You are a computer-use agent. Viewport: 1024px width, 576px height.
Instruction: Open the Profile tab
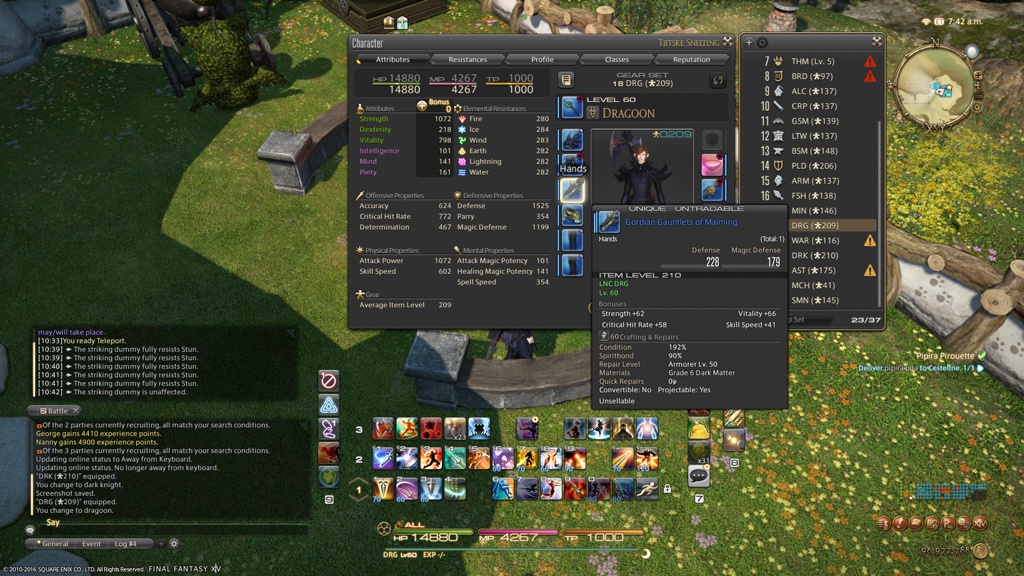542,59
